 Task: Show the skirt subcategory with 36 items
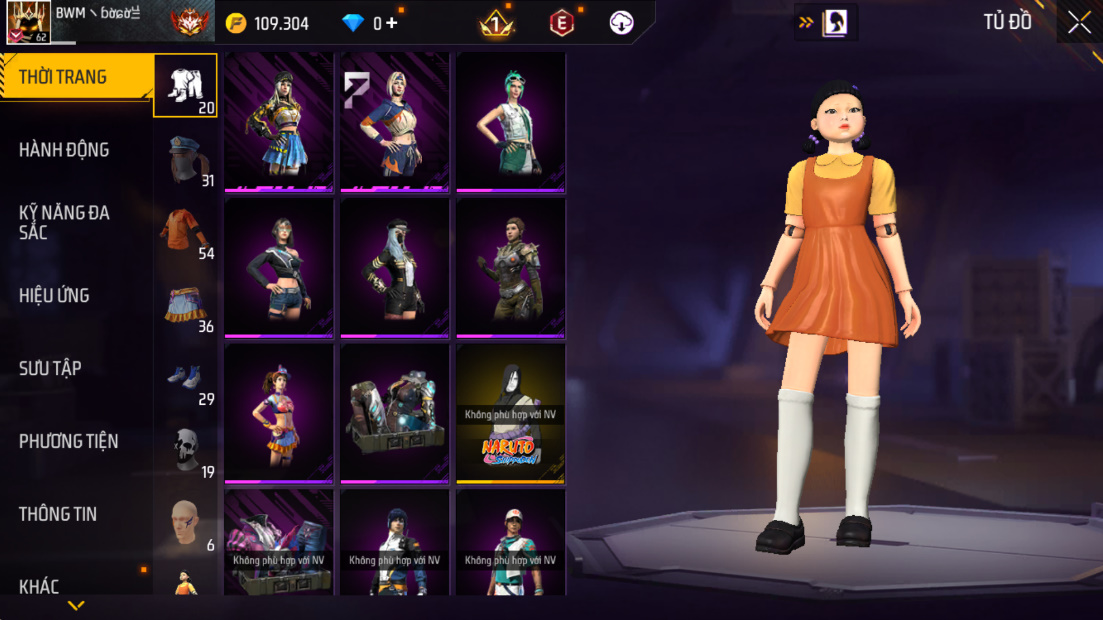185,305
